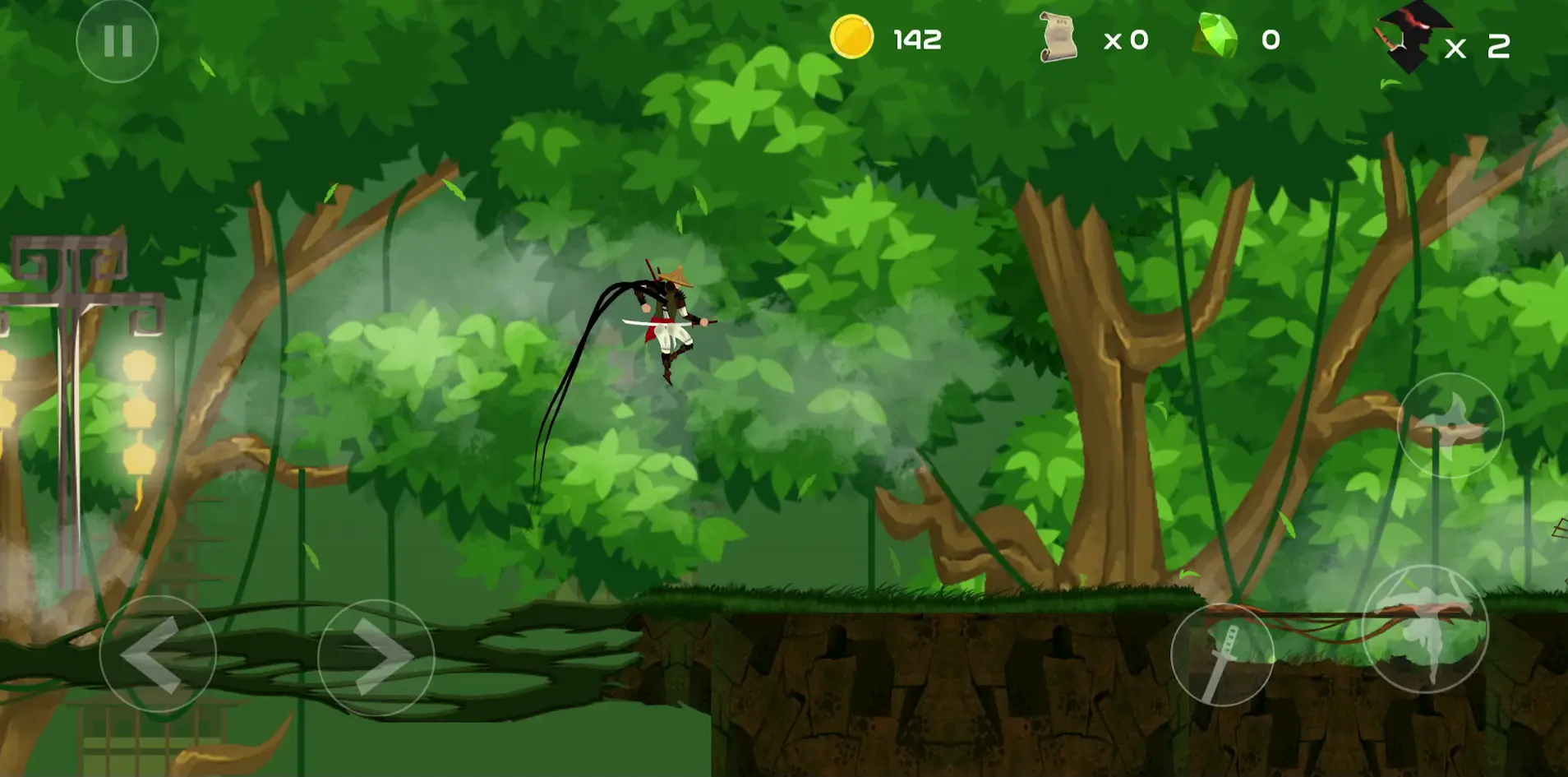Tap the coin counter showing 142
This screenshot has width=1568, height=777.
click(918, 39)
